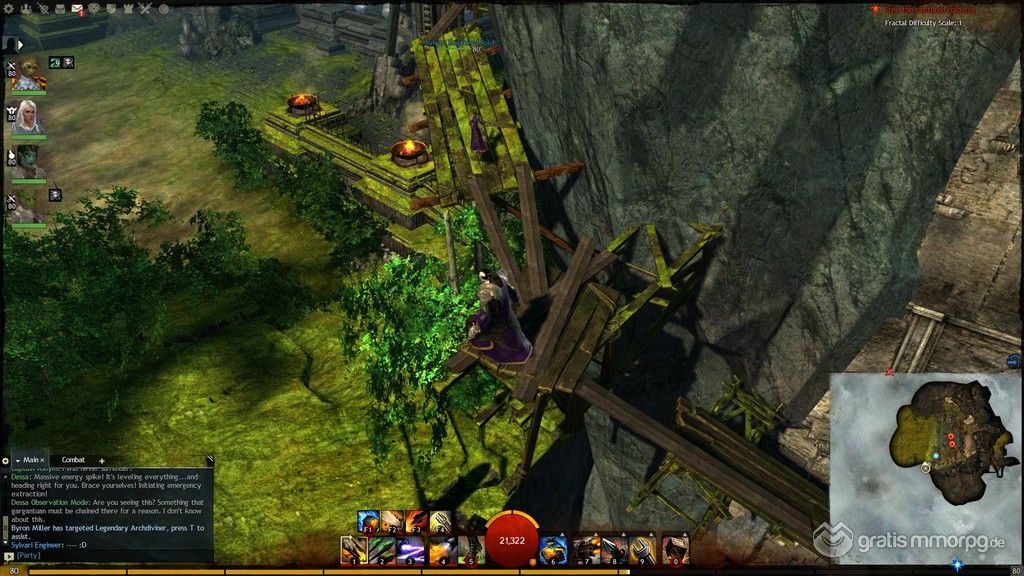
Task: Select the white-haired party member portrait
Action: (x=27, y=119)
